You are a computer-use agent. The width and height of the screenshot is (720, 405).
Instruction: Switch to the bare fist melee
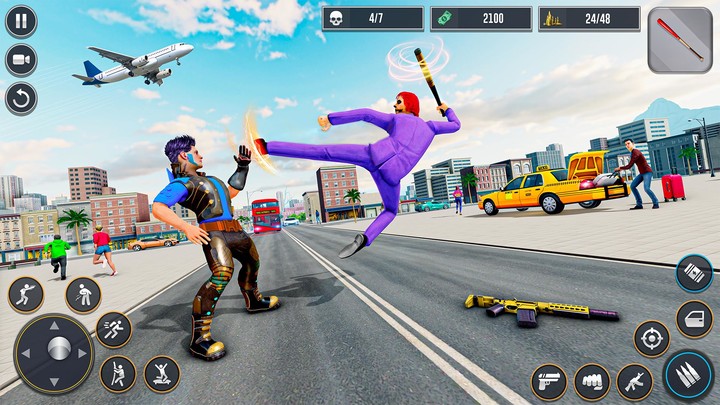(591, 381)
